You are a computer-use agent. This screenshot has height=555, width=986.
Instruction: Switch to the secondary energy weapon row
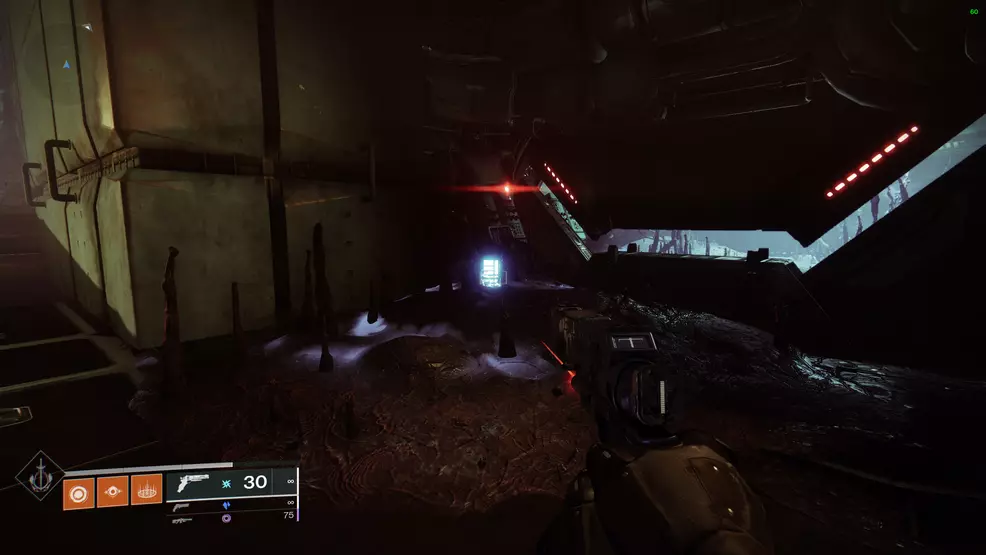tap(232, 504)
